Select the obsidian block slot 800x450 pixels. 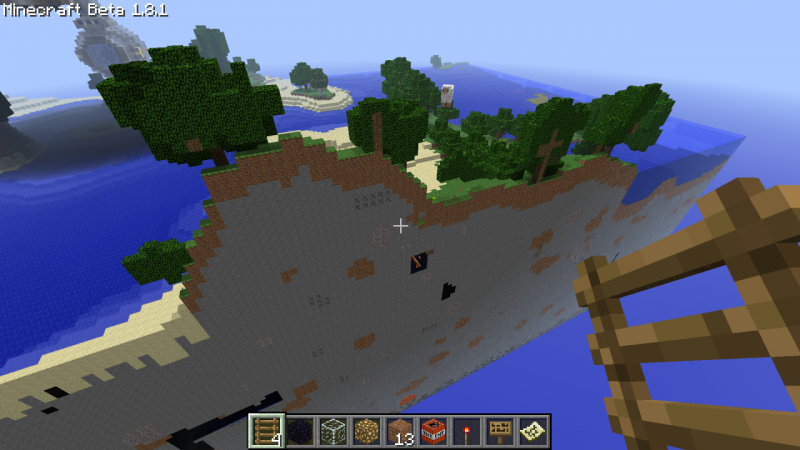click(300, 431)
